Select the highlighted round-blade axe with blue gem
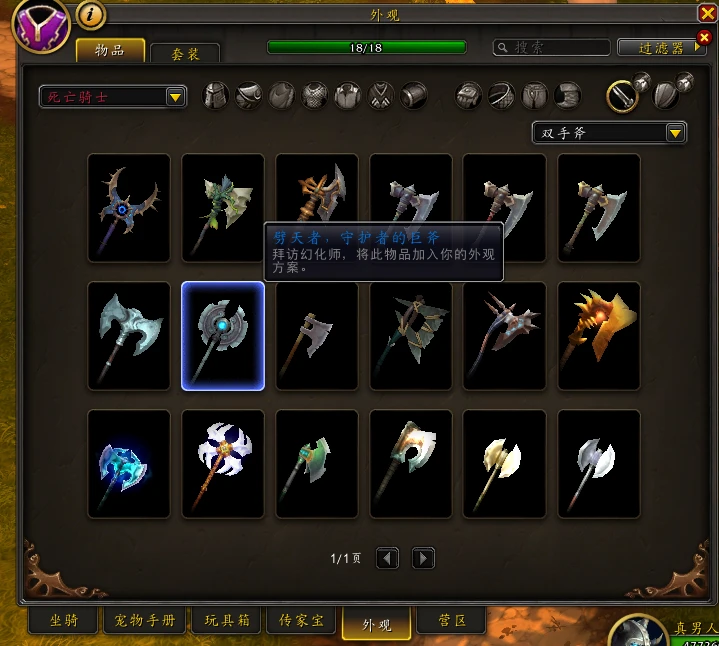The width and height of the screenshot is (719, 646). [x=222, y=335]
